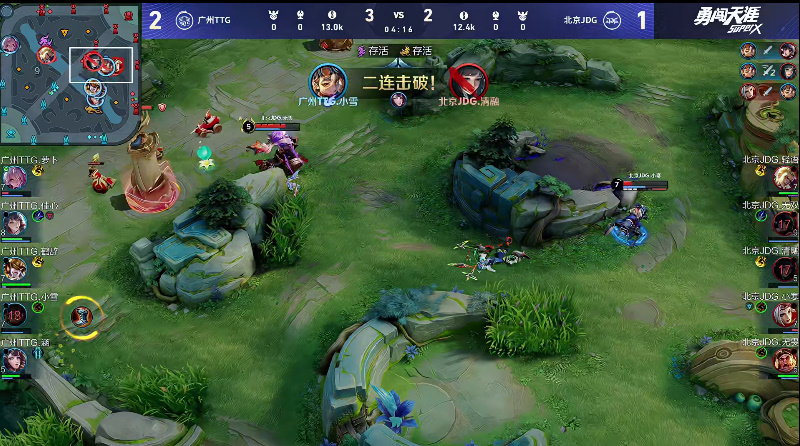
Task: Select the first 广州TTG player portrait
Action: click(x=14, y=177)
